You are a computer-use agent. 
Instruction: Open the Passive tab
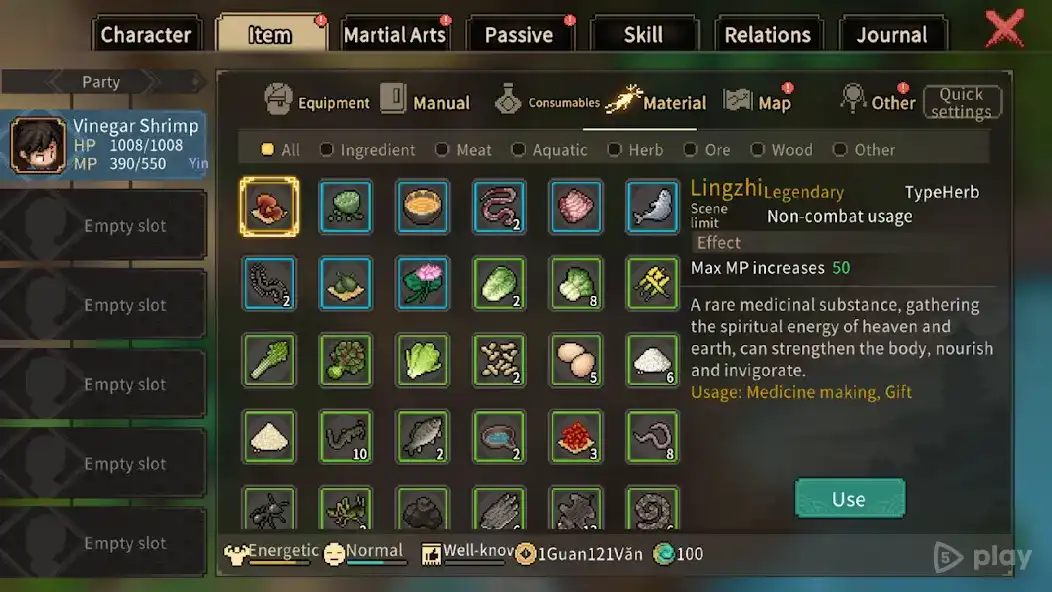pos(518,35)
